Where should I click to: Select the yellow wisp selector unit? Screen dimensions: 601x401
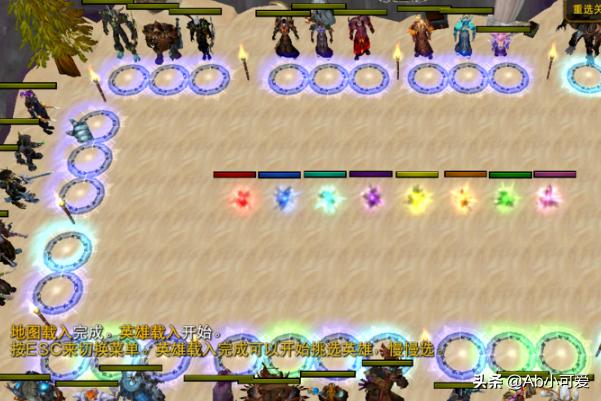pyautogui.click(x=417, y=198)
